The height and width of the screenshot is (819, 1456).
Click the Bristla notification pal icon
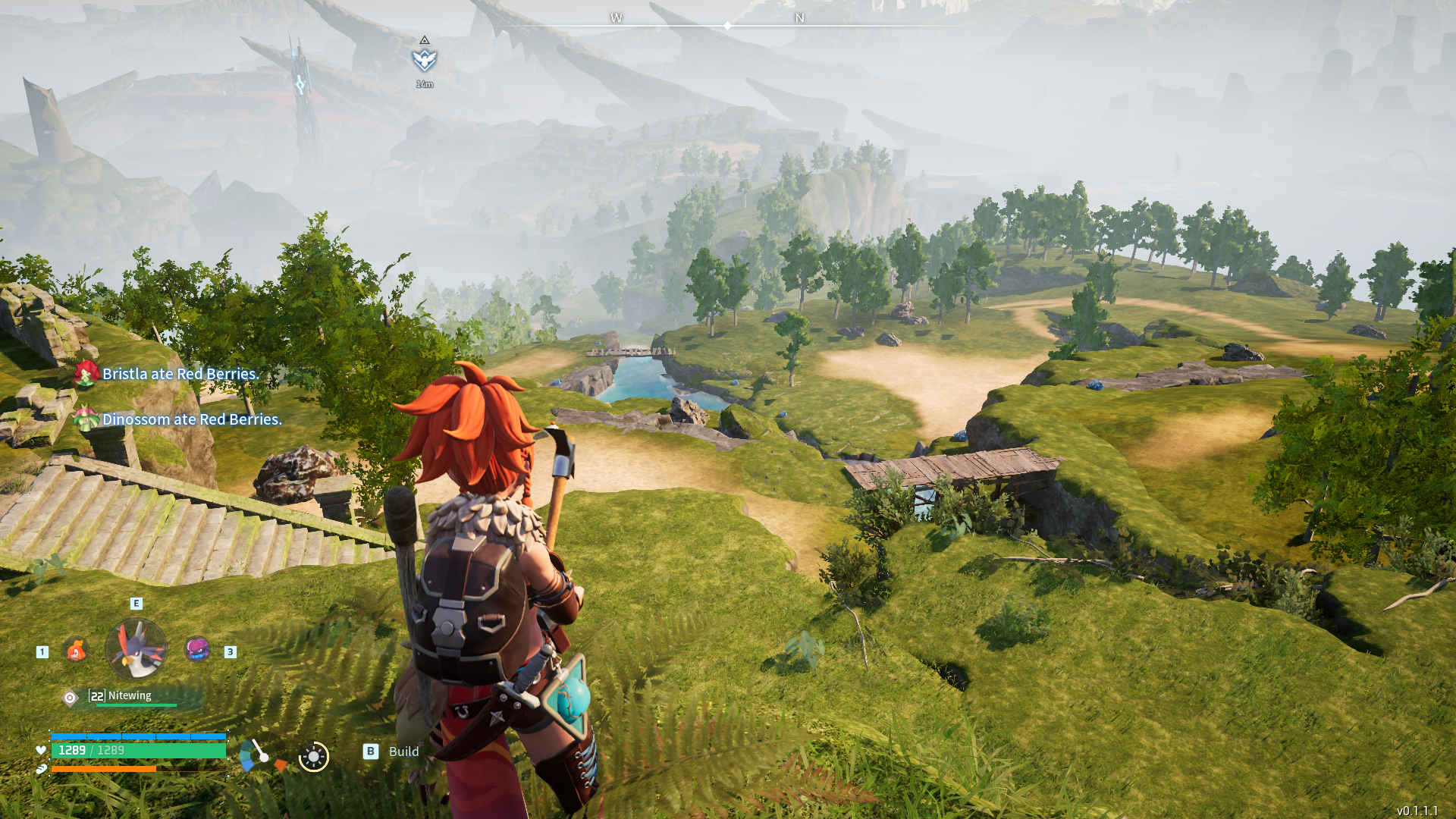(86, 373)
